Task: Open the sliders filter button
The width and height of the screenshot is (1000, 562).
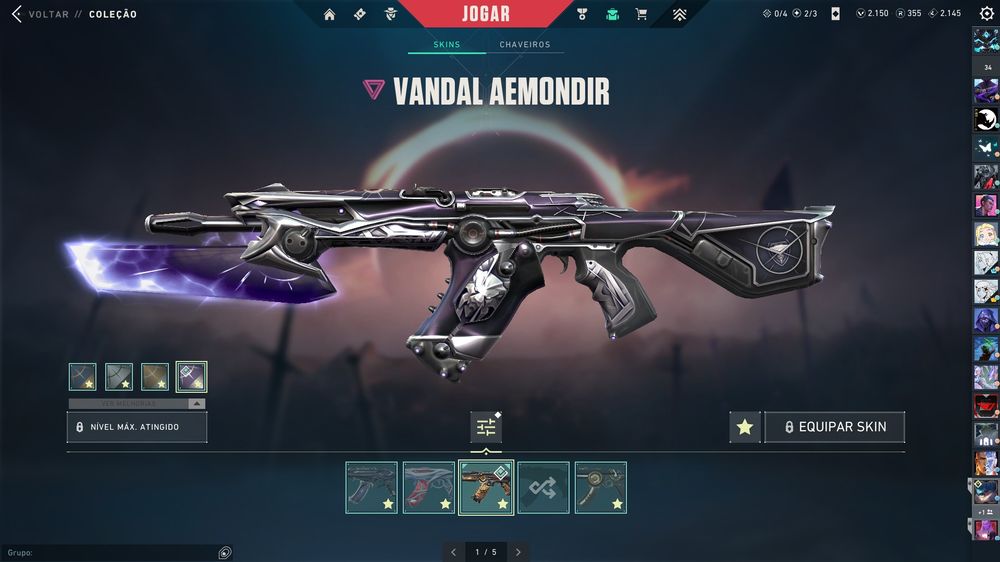Action: (486, 427)
